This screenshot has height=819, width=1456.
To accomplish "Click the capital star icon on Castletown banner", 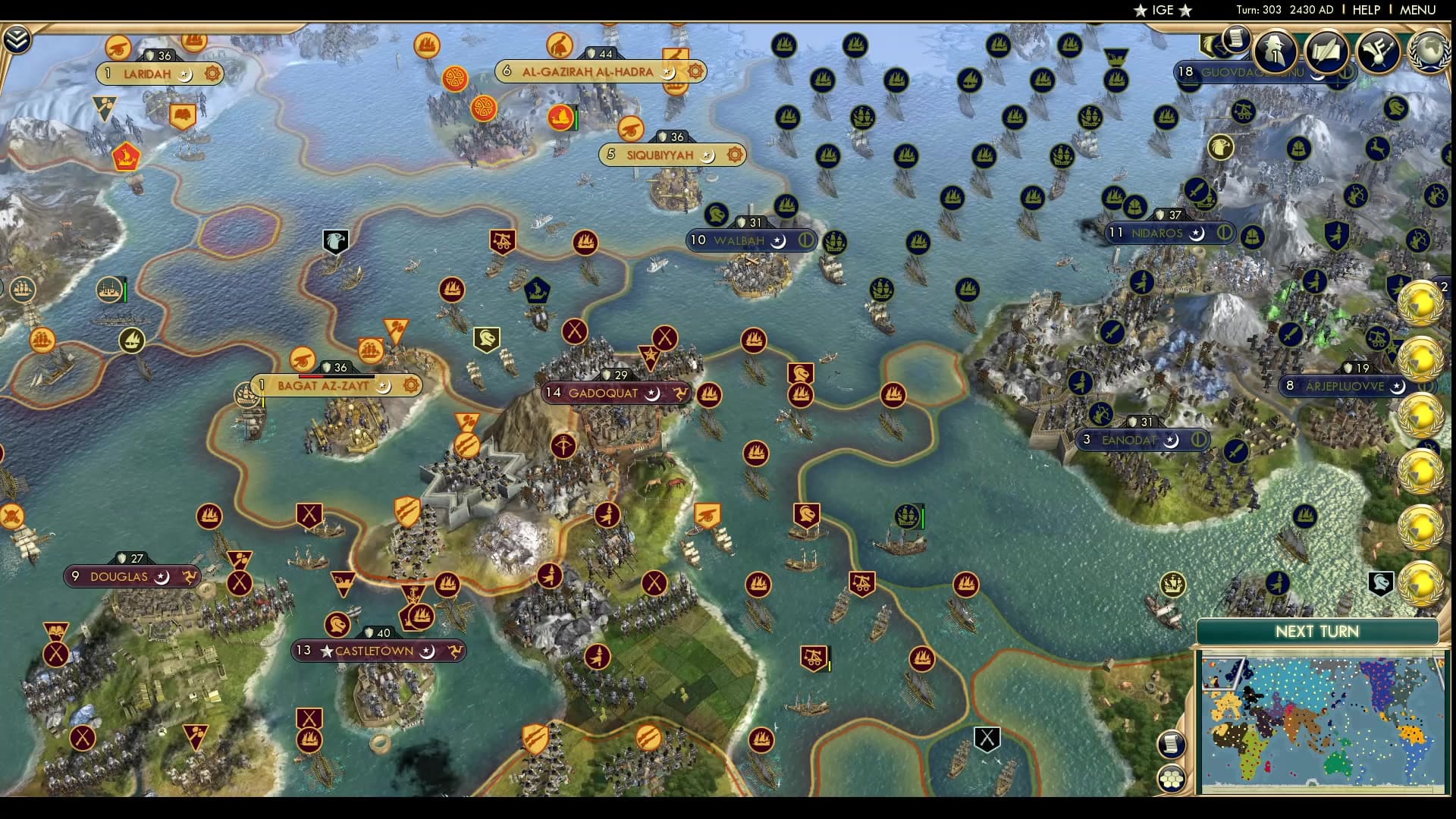I will 326,651.
